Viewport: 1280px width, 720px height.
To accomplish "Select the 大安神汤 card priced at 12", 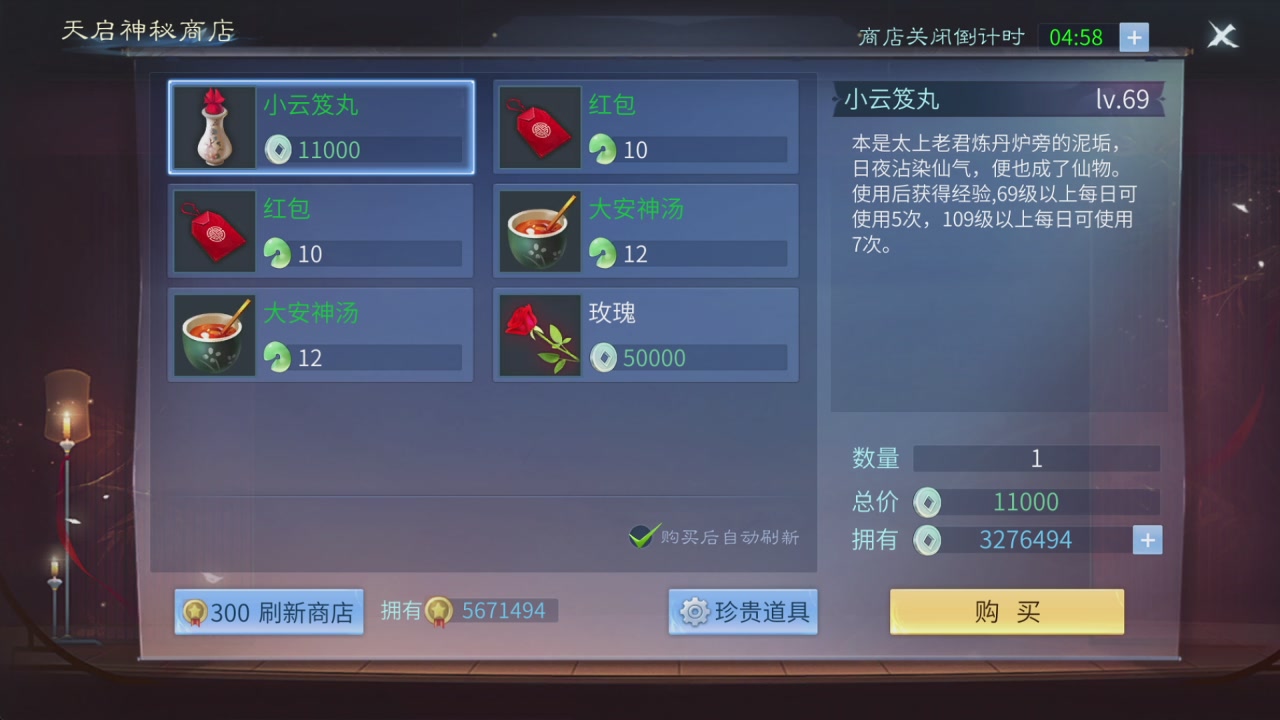I will click(645, 230).
